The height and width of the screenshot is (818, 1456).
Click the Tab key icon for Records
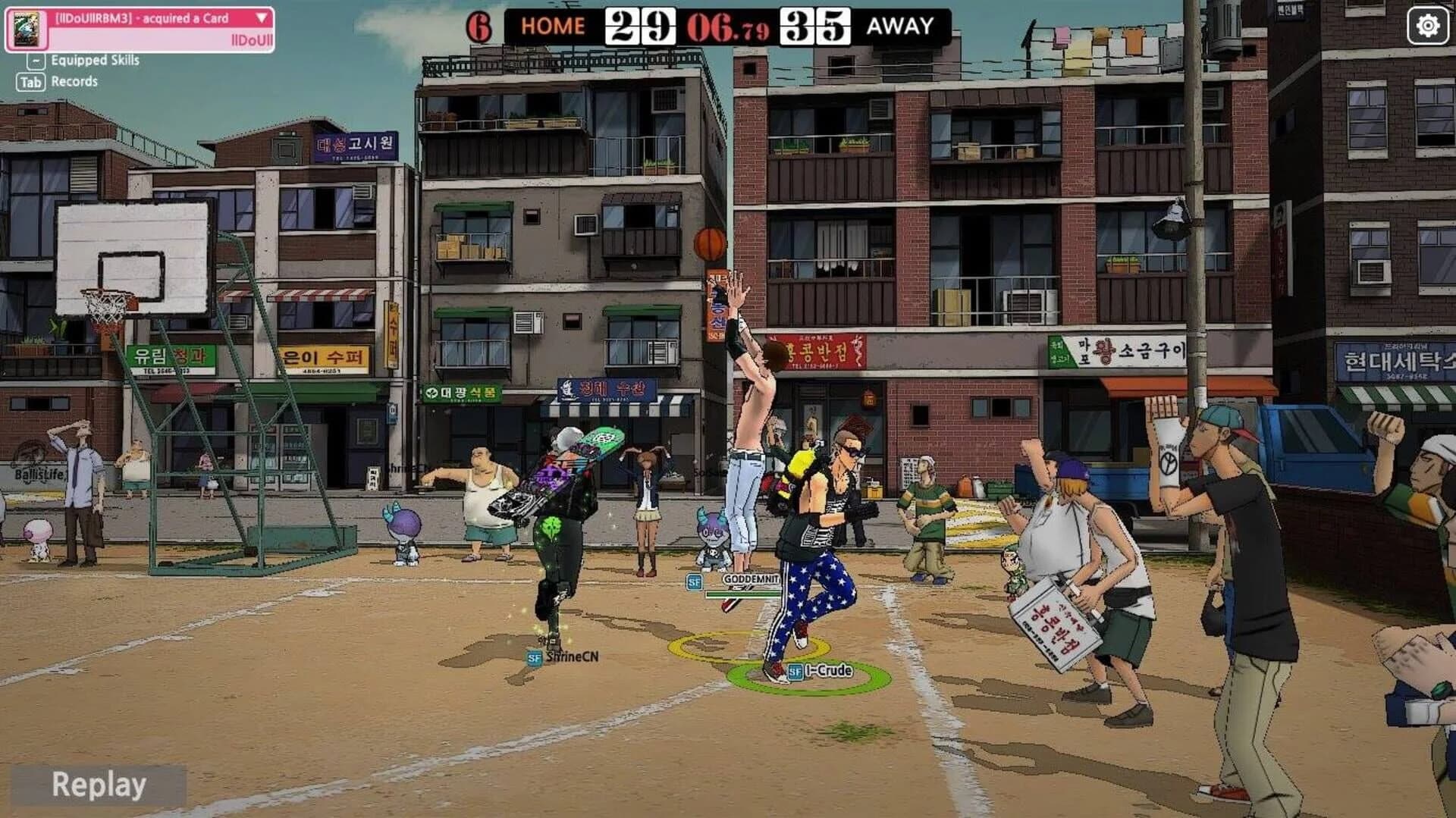tap(29, 82)
